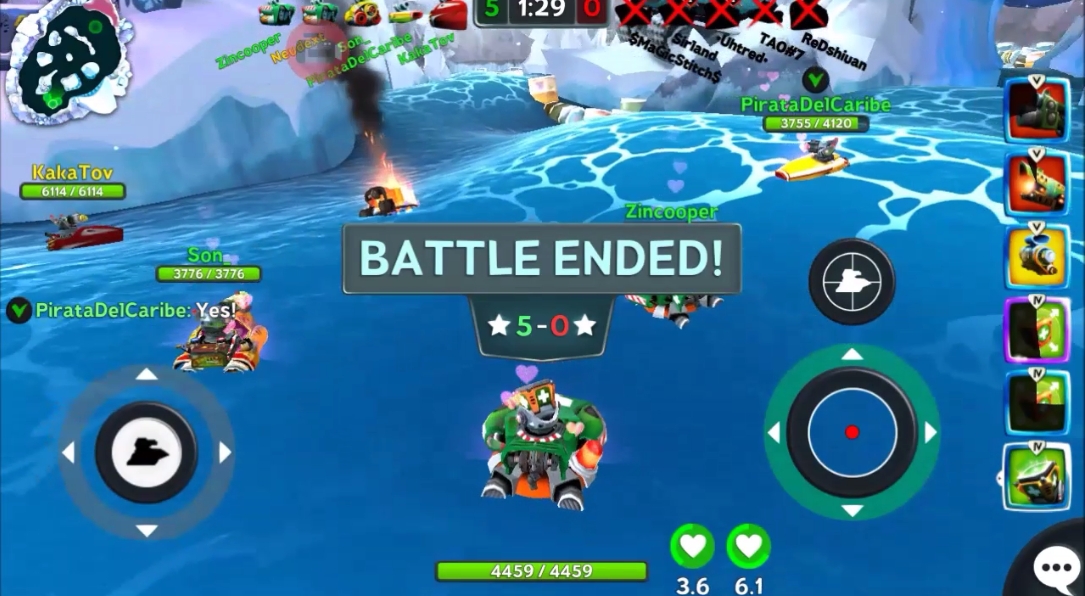Select the red boat icon in team roster
The height and width of the screenshot is (596, 1085).
(448, 13)
